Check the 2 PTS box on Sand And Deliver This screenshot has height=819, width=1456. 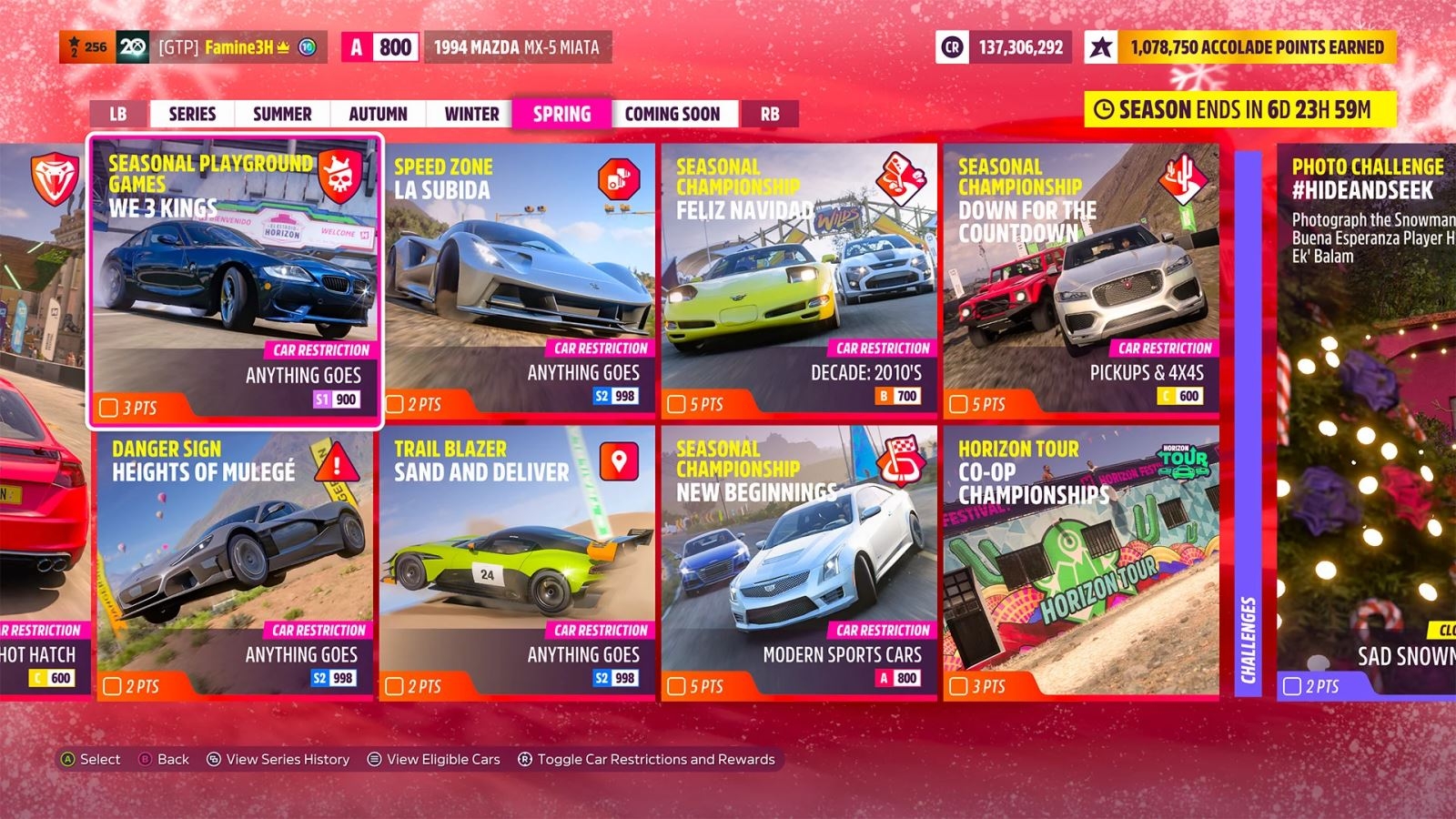click(393, 687)
